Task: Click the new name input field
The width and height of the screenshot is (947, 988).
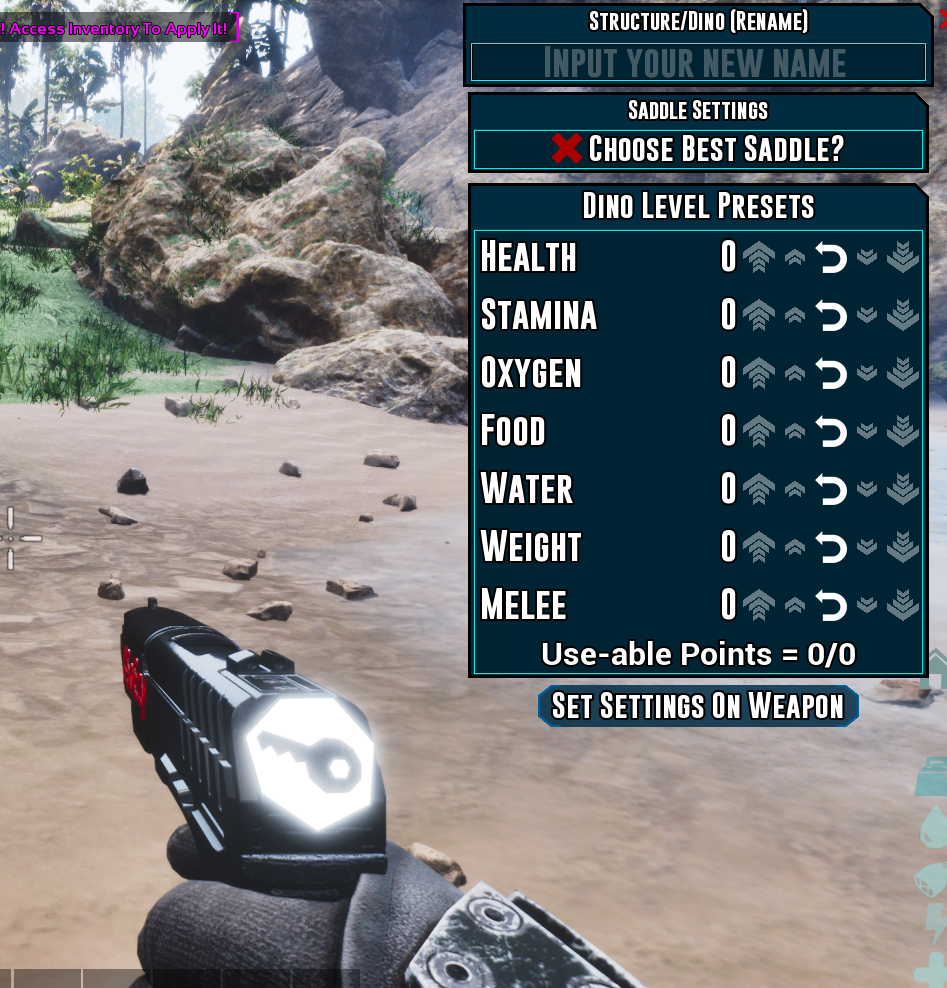Action: 697,62
